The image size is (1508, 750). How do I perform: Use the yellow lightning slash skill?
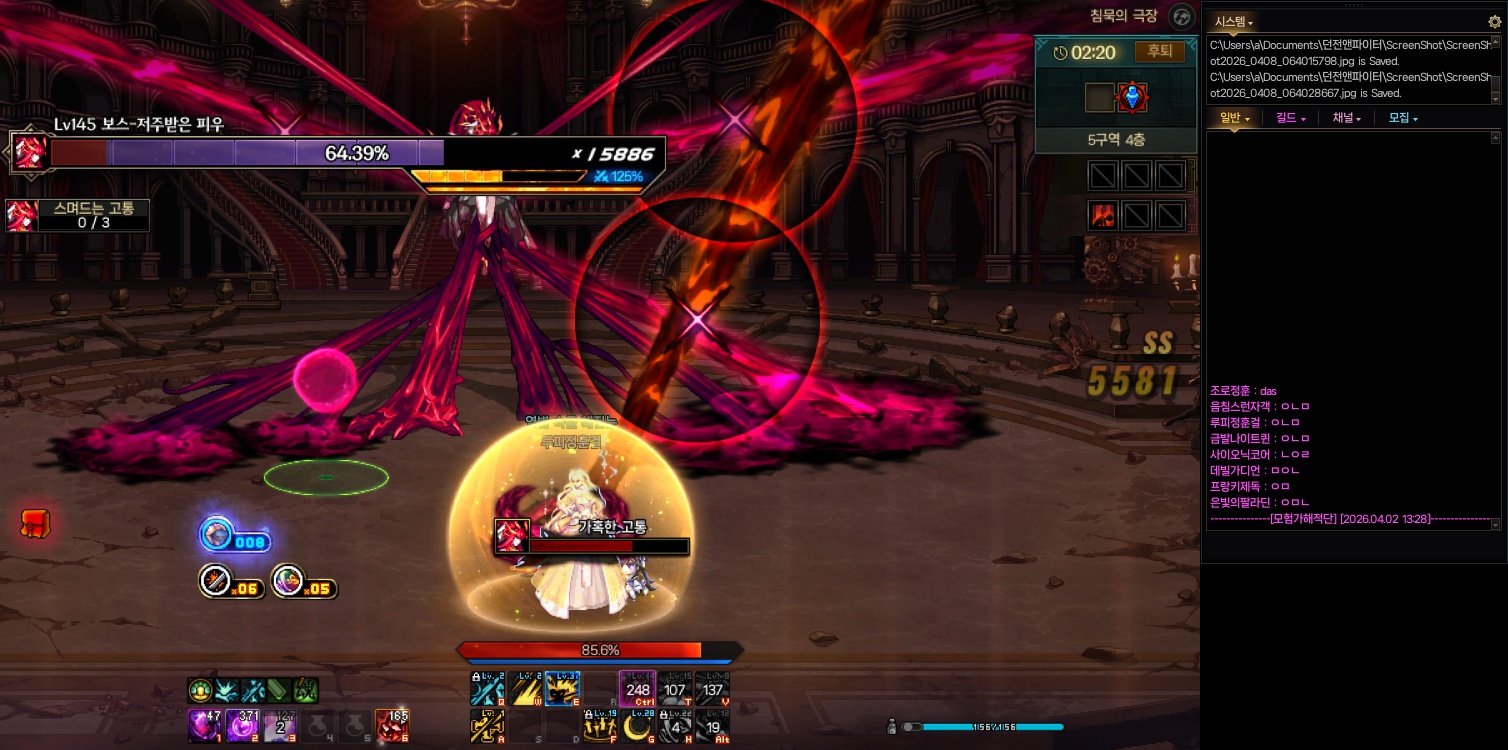click(524, 688)
